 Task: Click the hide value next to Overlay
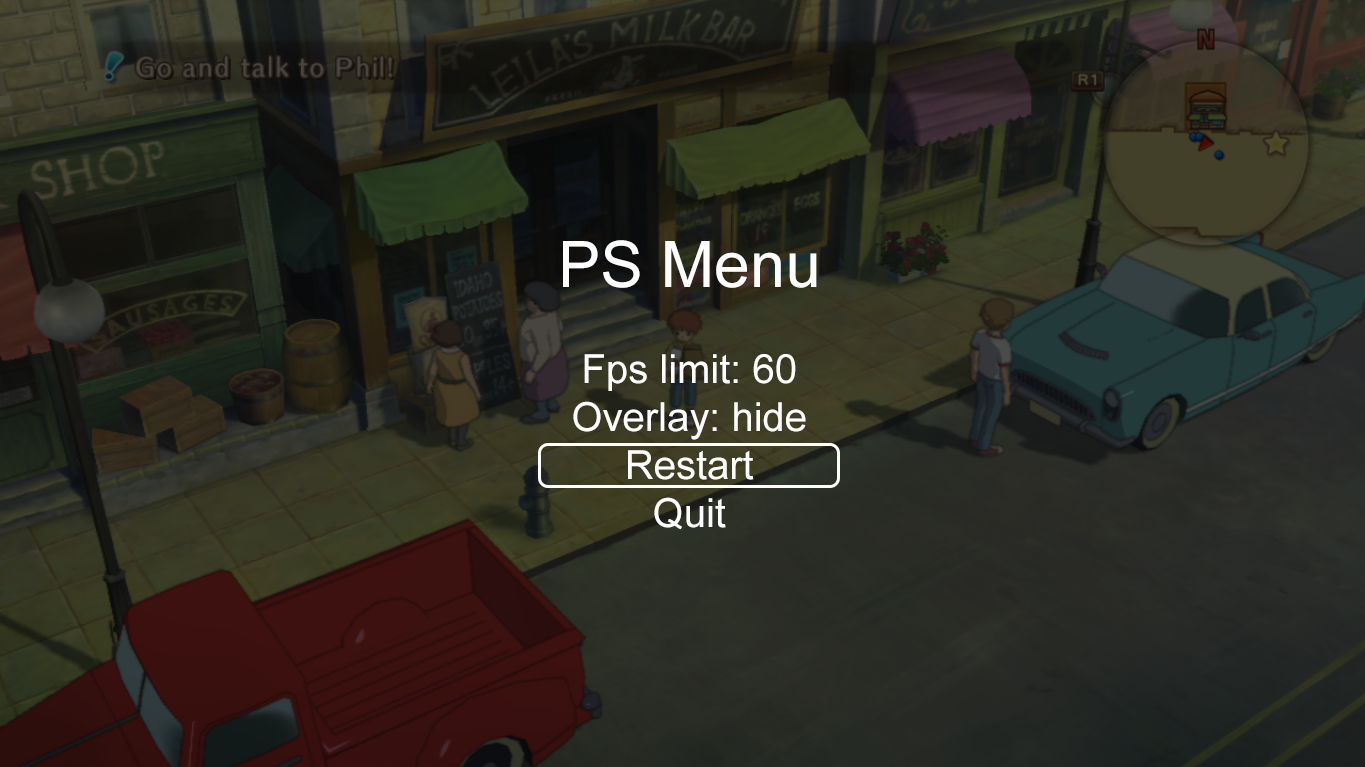772,417
